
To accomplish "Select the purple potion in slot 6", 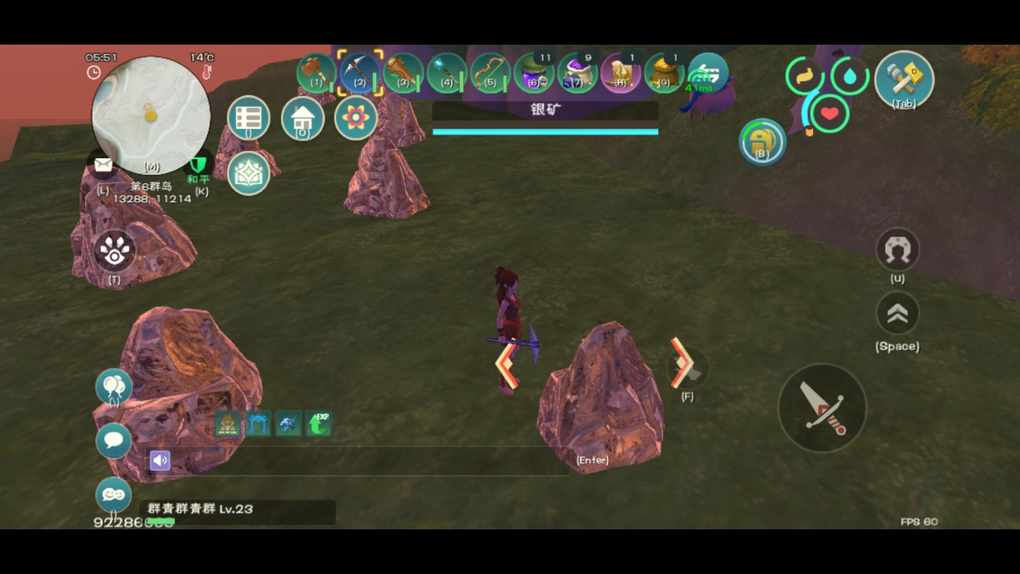I will click(534, 73).
